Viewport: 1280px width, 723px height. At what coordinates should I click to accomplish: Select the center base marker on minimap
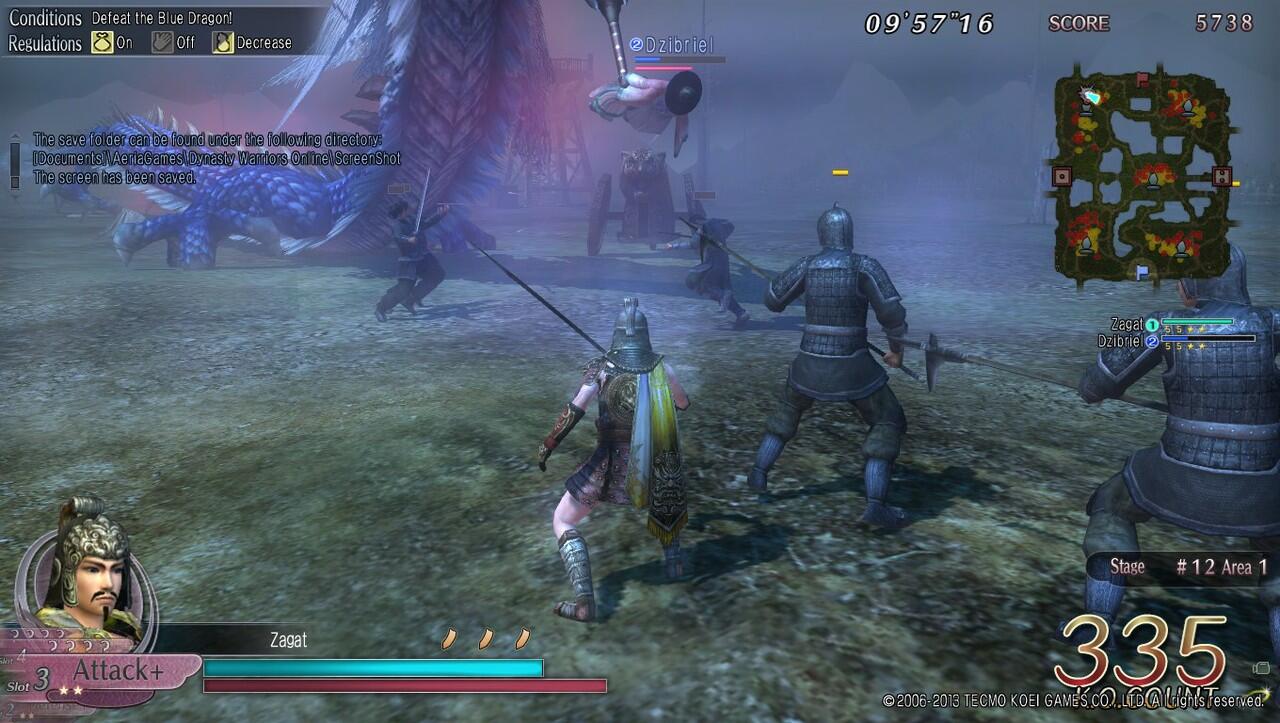1153,179
